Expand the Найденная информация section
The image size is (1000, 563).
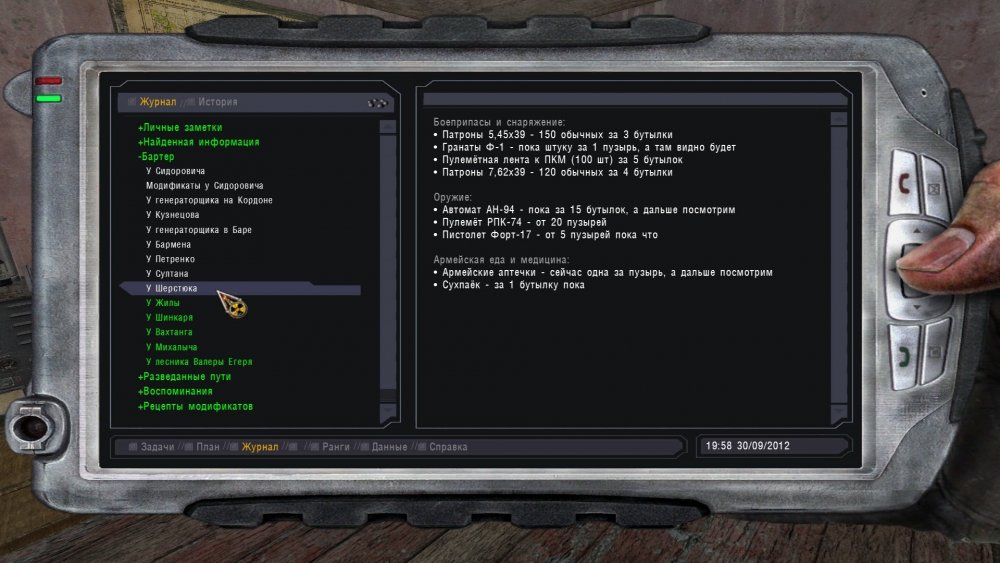(x=201, y=142)
